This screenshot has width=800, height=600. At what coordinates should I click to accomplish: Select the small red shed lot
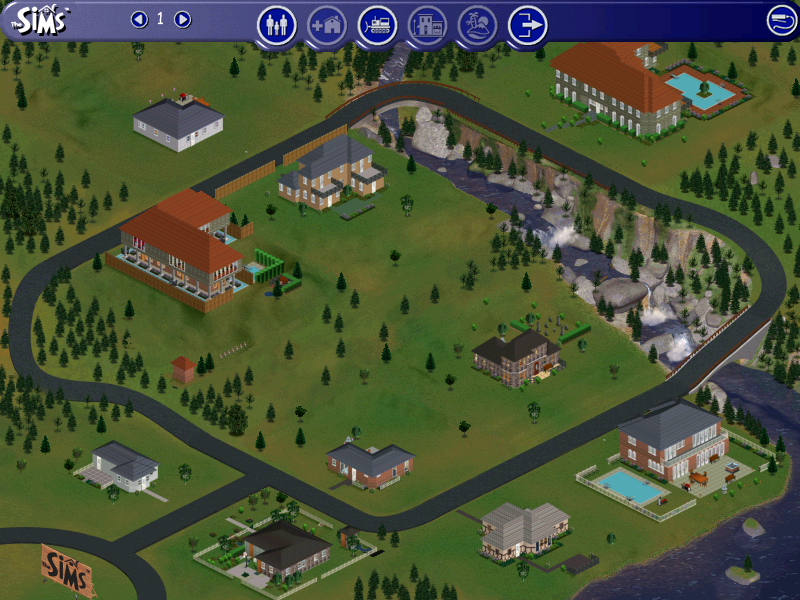tap(183, 370)
